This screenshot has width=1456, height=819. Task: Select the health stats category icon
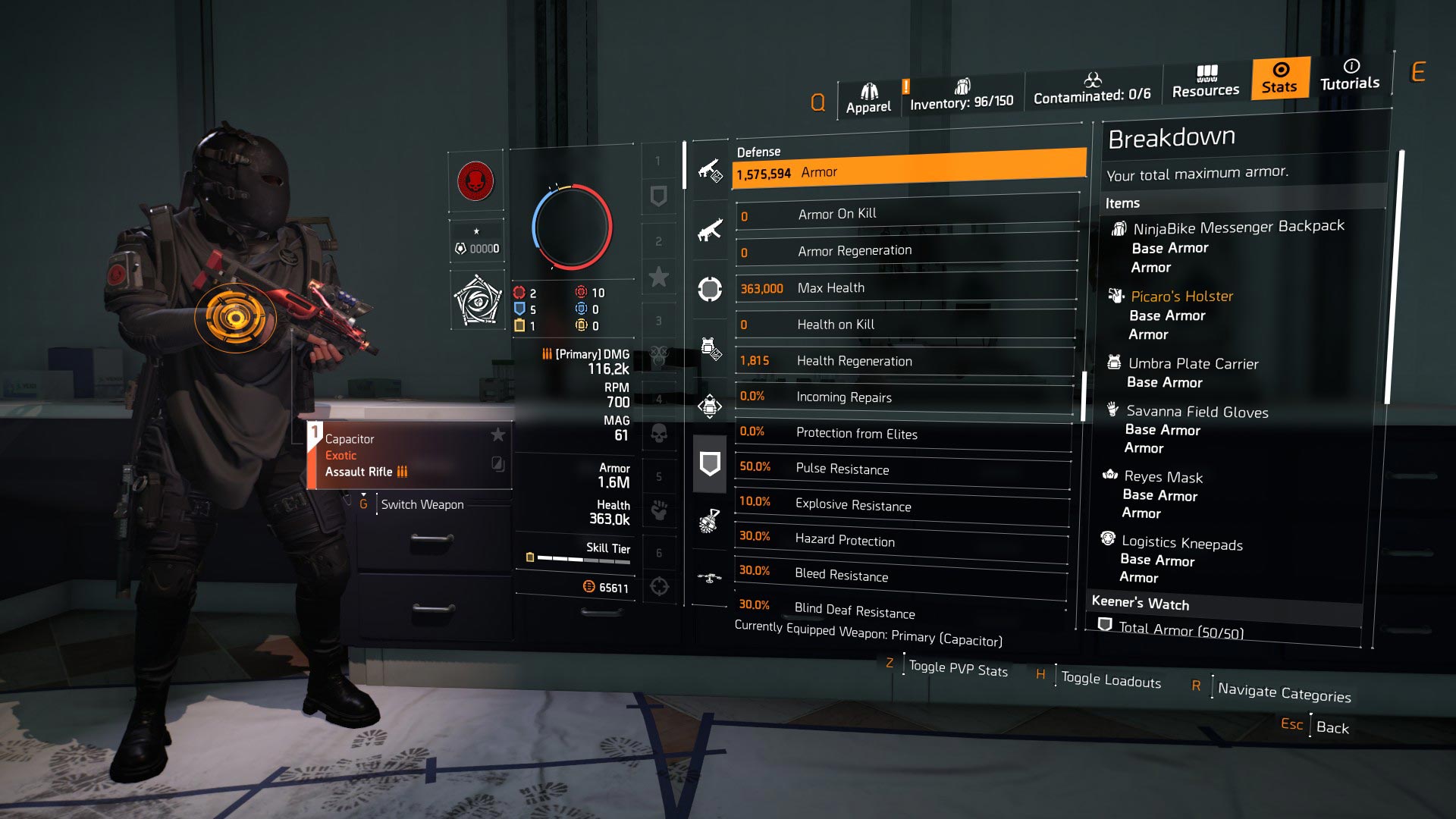(x=709, y=289)
